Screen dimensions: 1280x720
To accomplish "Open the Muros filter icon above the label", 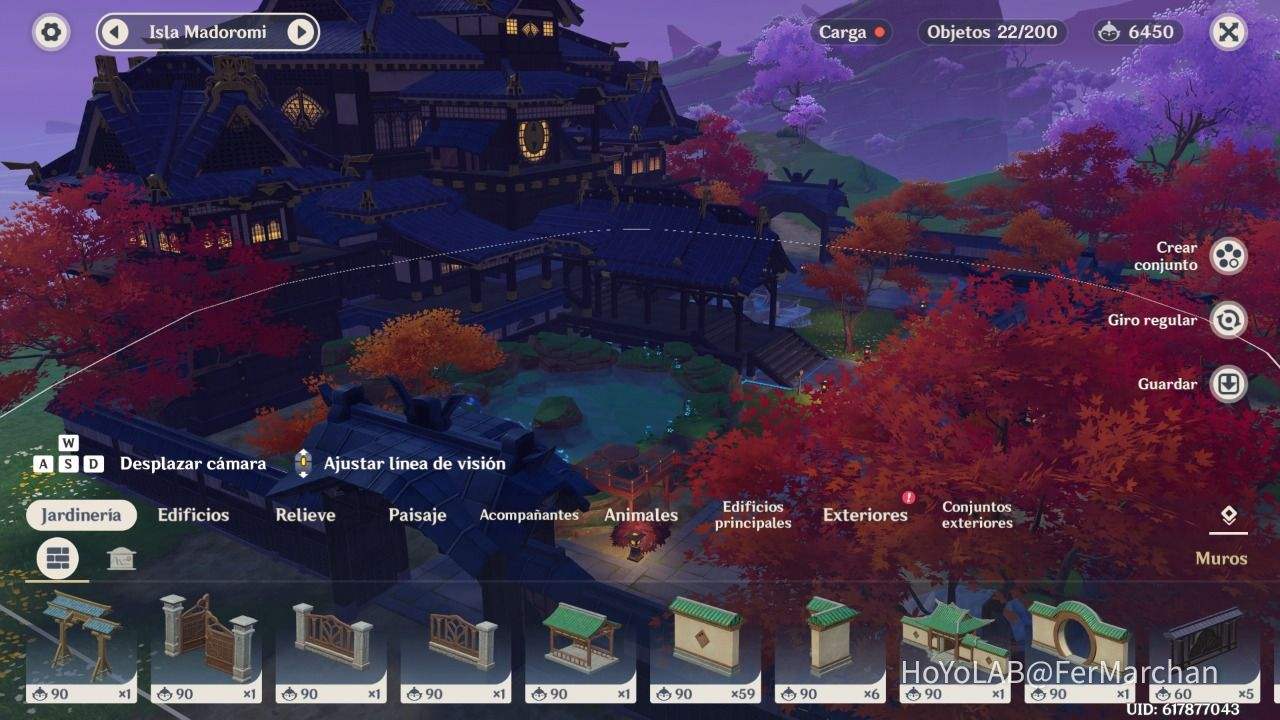I will pos(1228,515).
